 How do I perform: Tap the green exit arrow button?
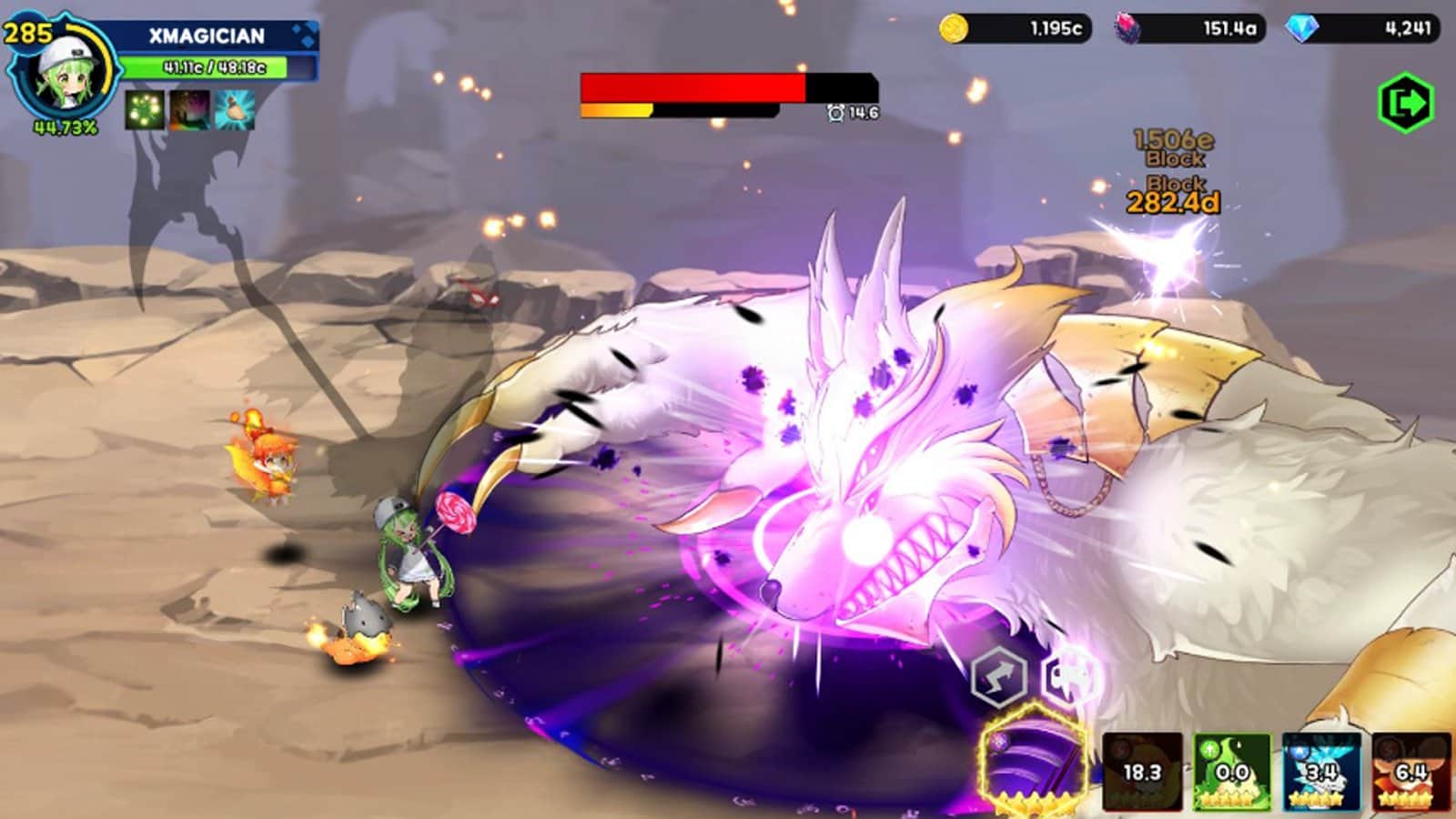pyautogui.click(x=1406, y=103)
